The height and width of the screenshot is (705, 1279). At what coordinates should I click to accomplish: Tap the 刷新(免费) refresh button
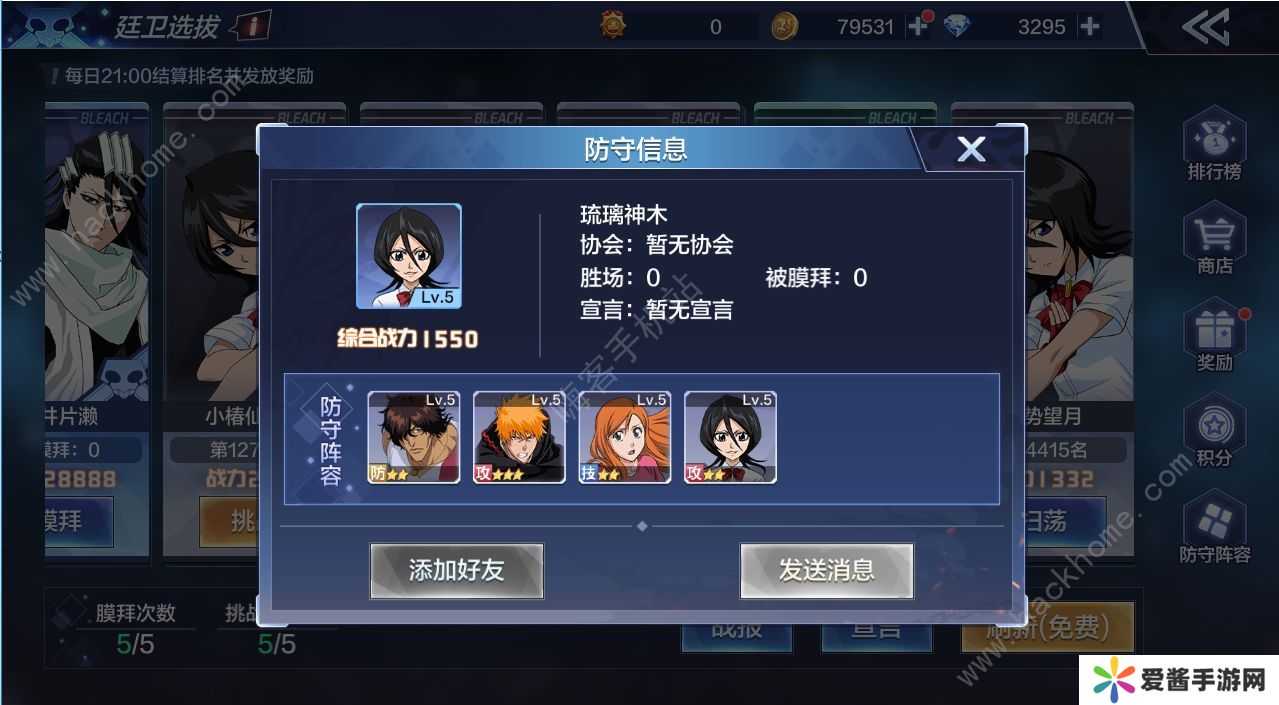[1047, 627]
